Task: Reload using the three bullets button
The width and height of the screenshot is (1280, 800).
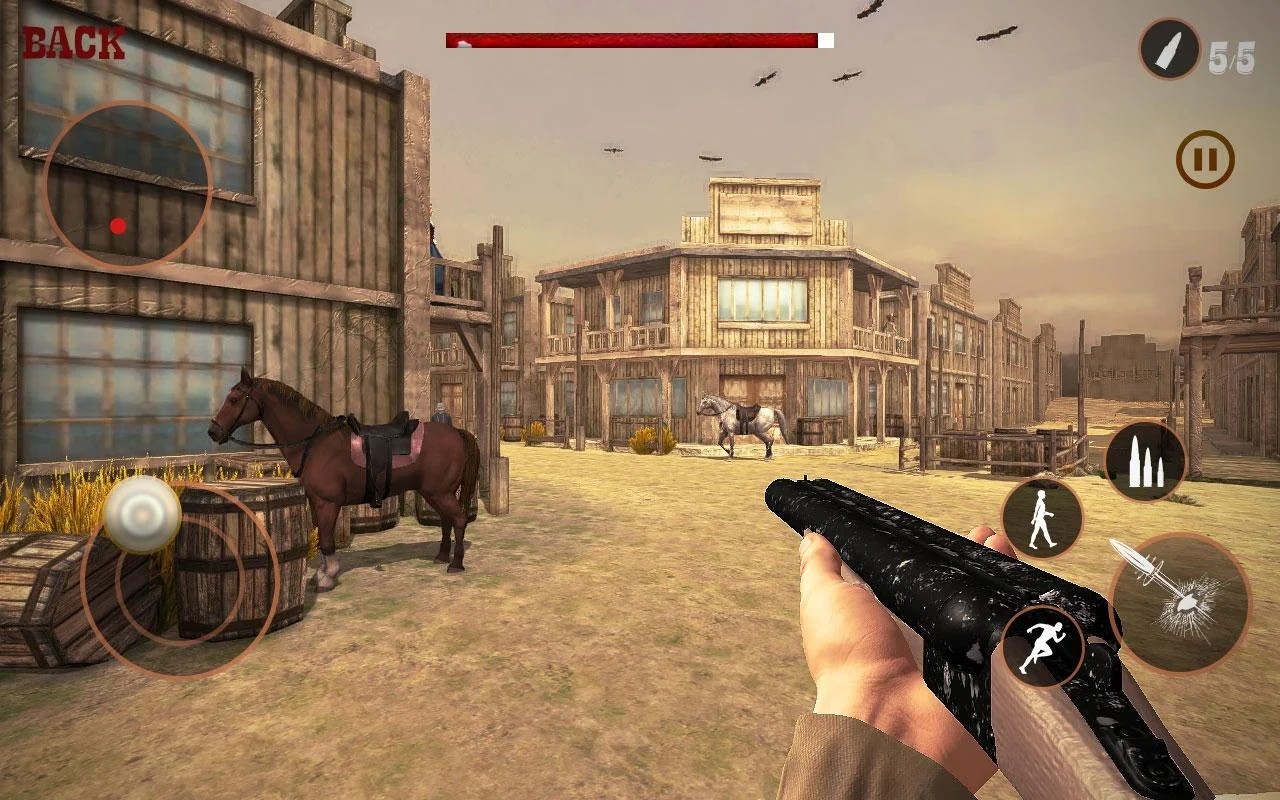Action: click(x=1145, y=461)
